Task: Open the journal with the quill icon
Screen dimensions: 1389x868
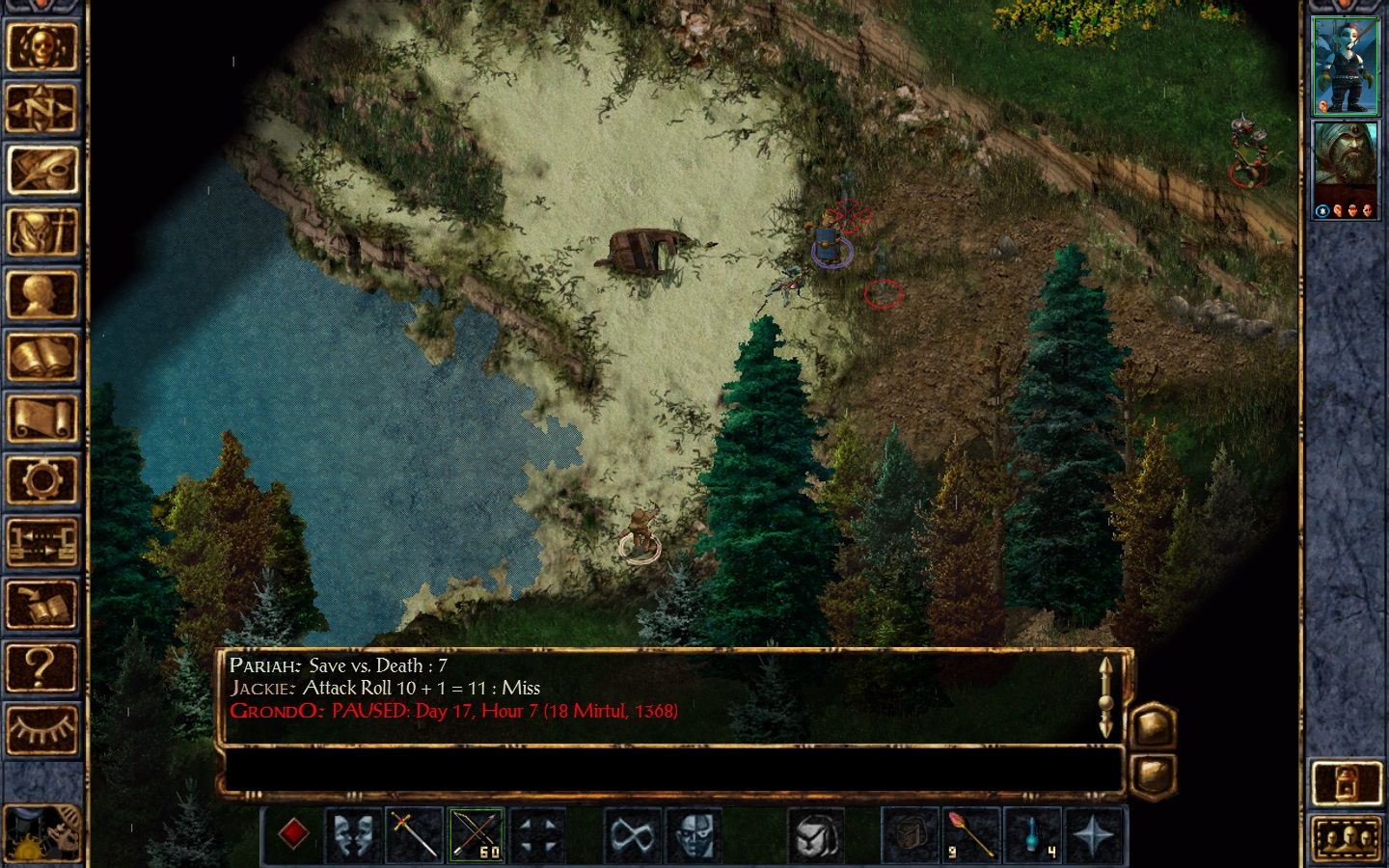Action: click(41, 171)
